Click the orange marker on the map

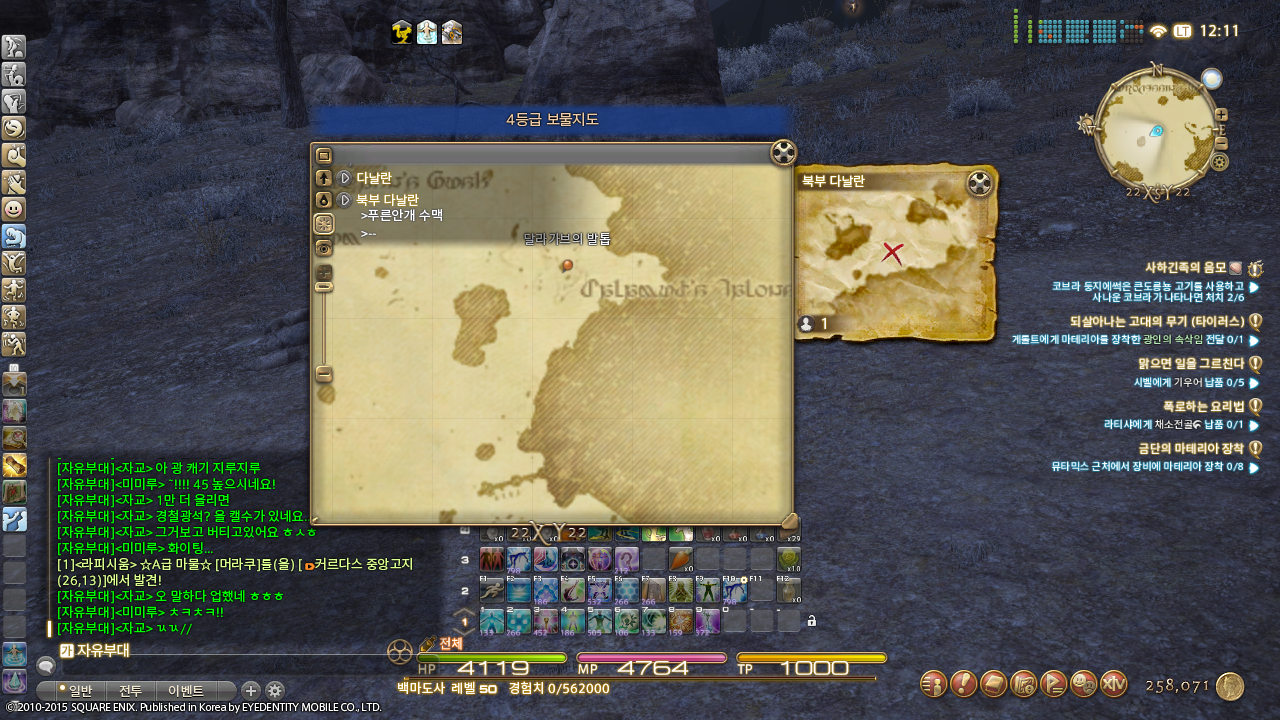coord(567,265)
